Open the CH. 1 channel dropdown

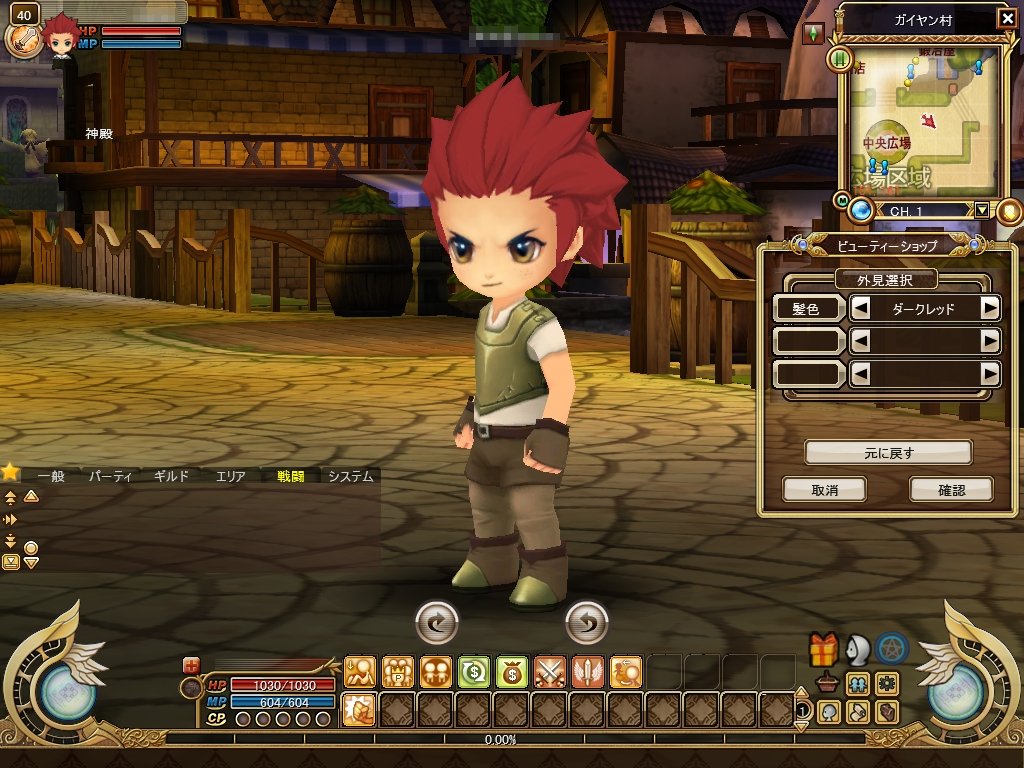tap(981, 210)
